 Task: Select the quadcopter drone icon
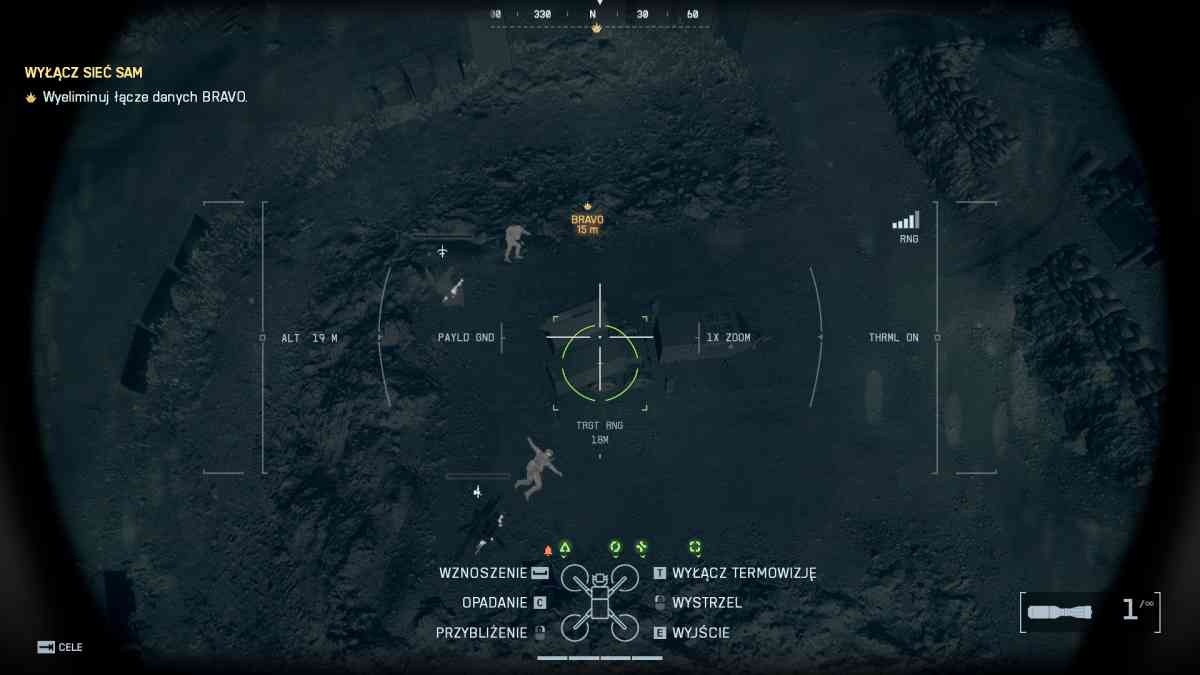[x=599, y=602]
